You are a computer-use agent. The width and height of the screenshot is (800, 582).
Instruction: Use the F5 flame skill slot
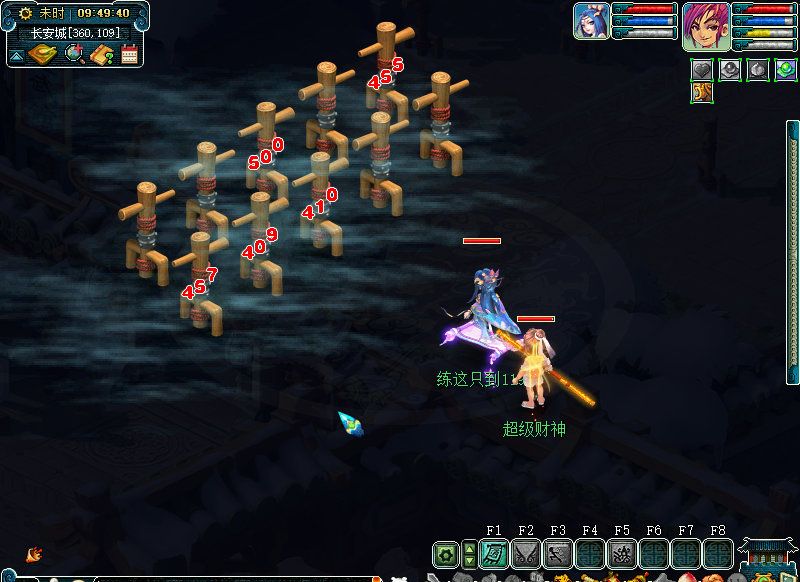pos(622,554)
